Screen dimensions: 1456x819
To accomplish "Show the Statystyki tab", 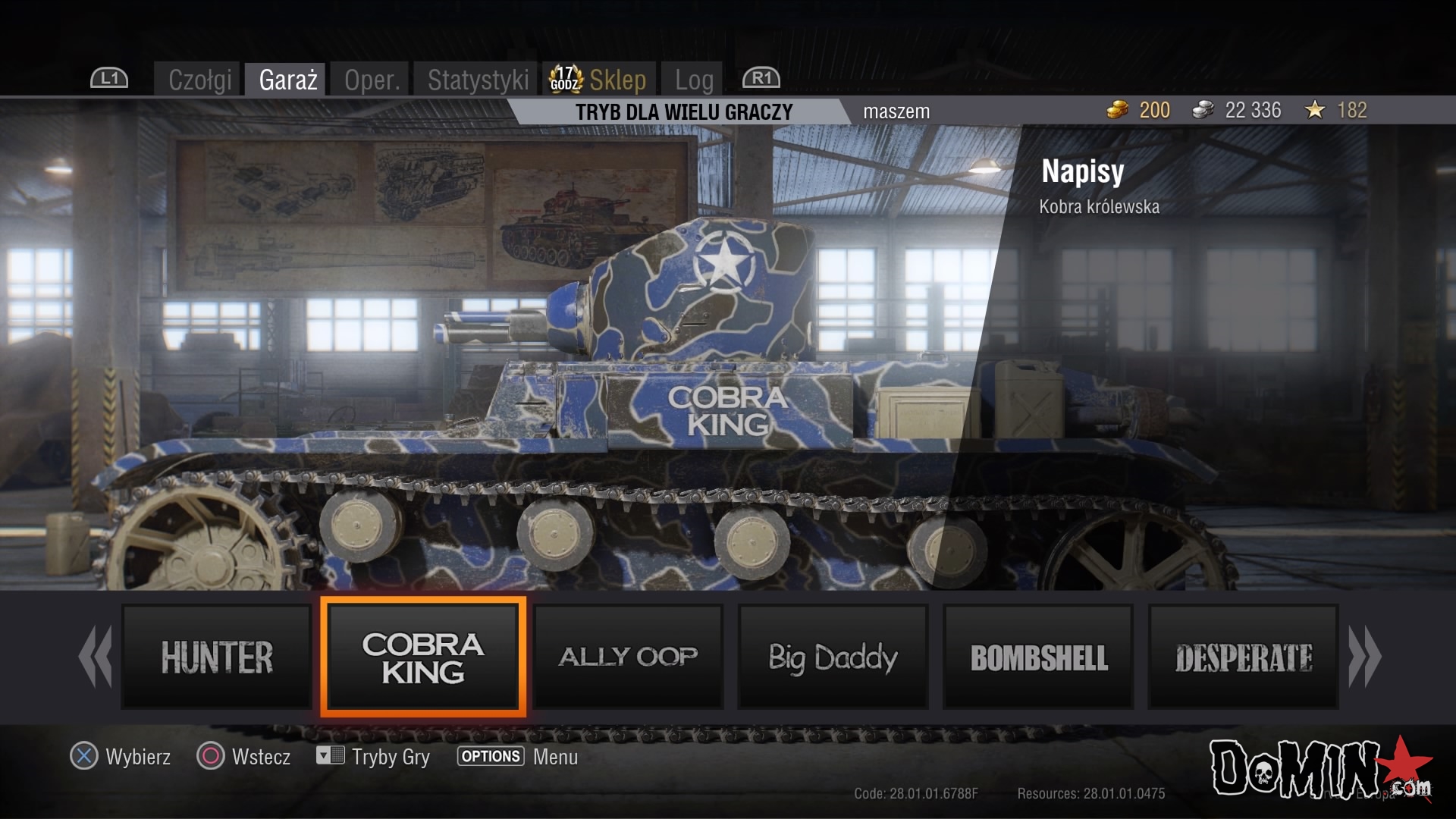I will click(x=478, y=80).
